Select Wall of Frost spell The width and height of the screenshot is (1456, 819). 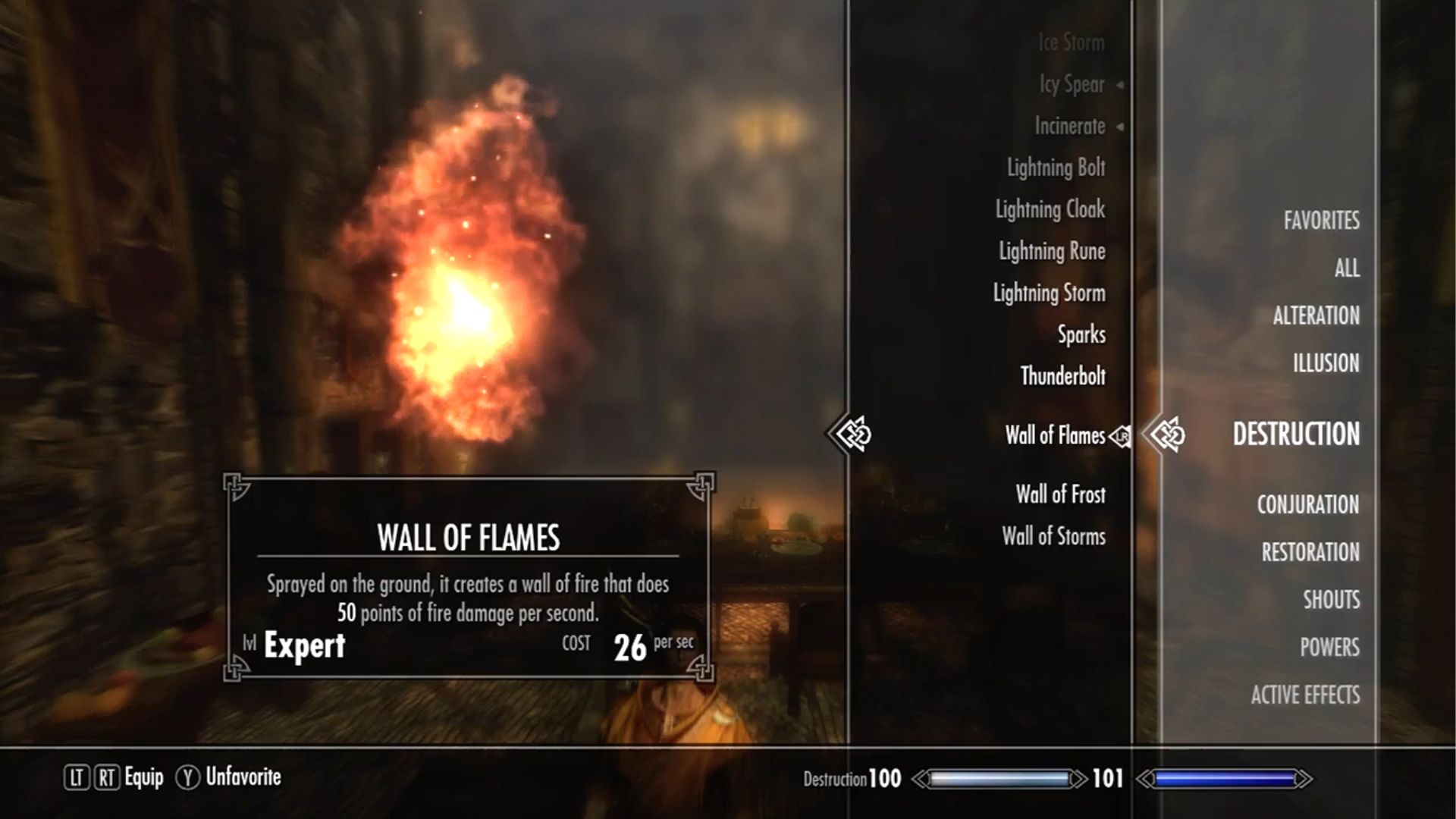(x=1060, y=494)
